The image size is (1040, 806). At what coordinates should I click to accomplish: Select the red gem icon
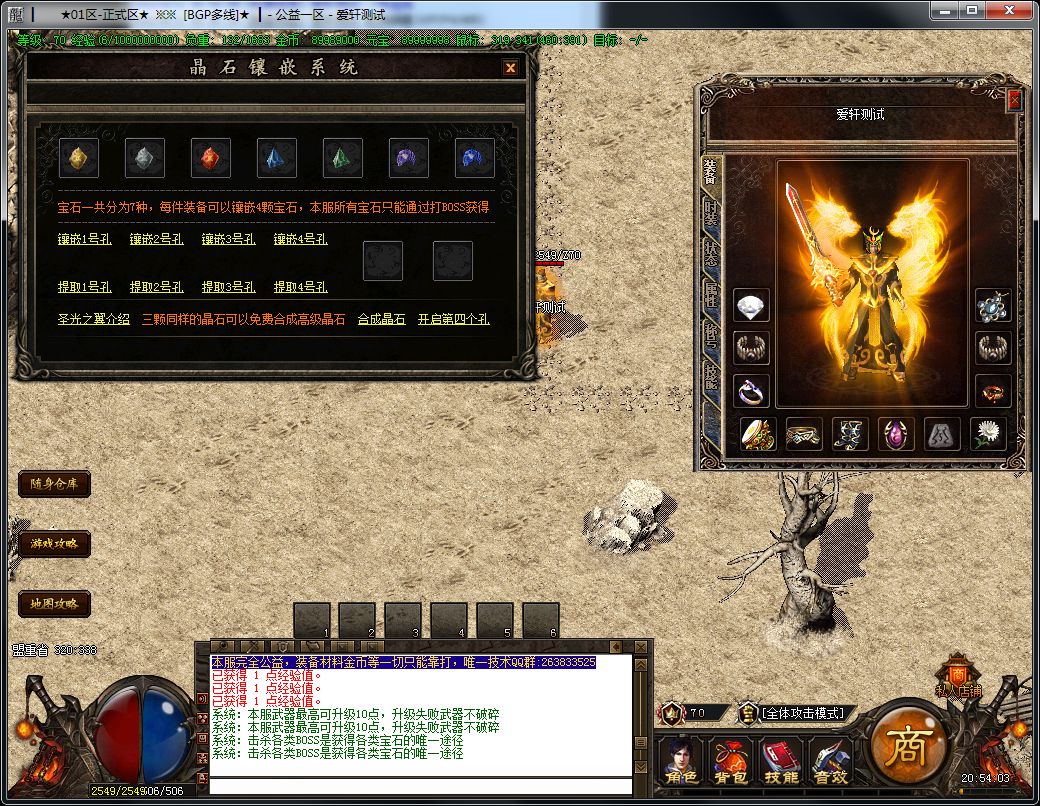tap(211, 158)
